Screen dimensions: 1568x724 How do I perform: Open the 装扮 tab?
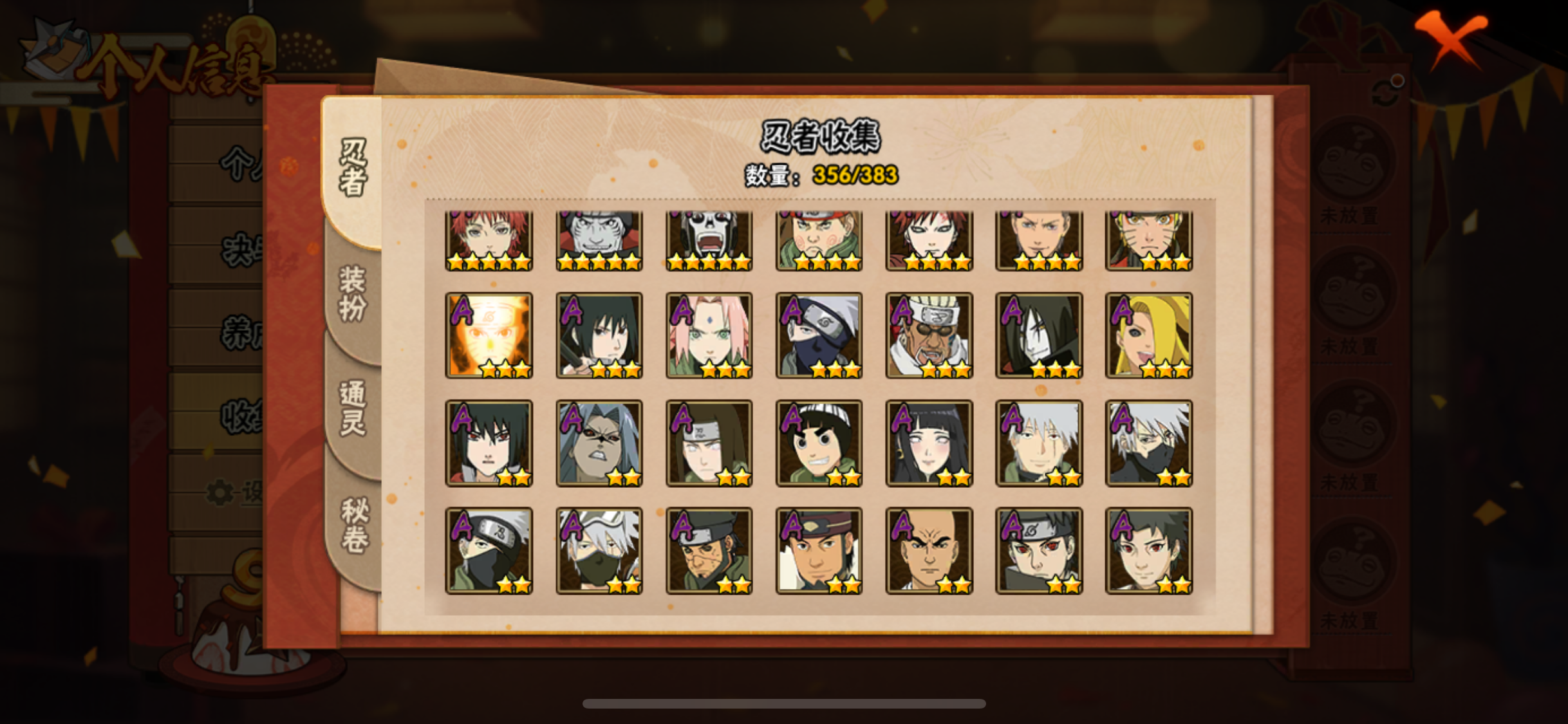coord(353,293)
